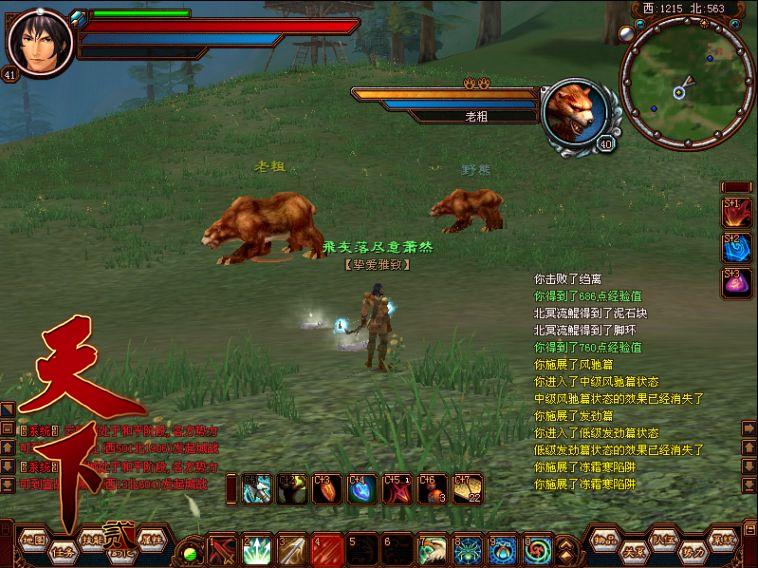Open the 地图 map menu button
The image size is (758, 568).
point(33,539)
